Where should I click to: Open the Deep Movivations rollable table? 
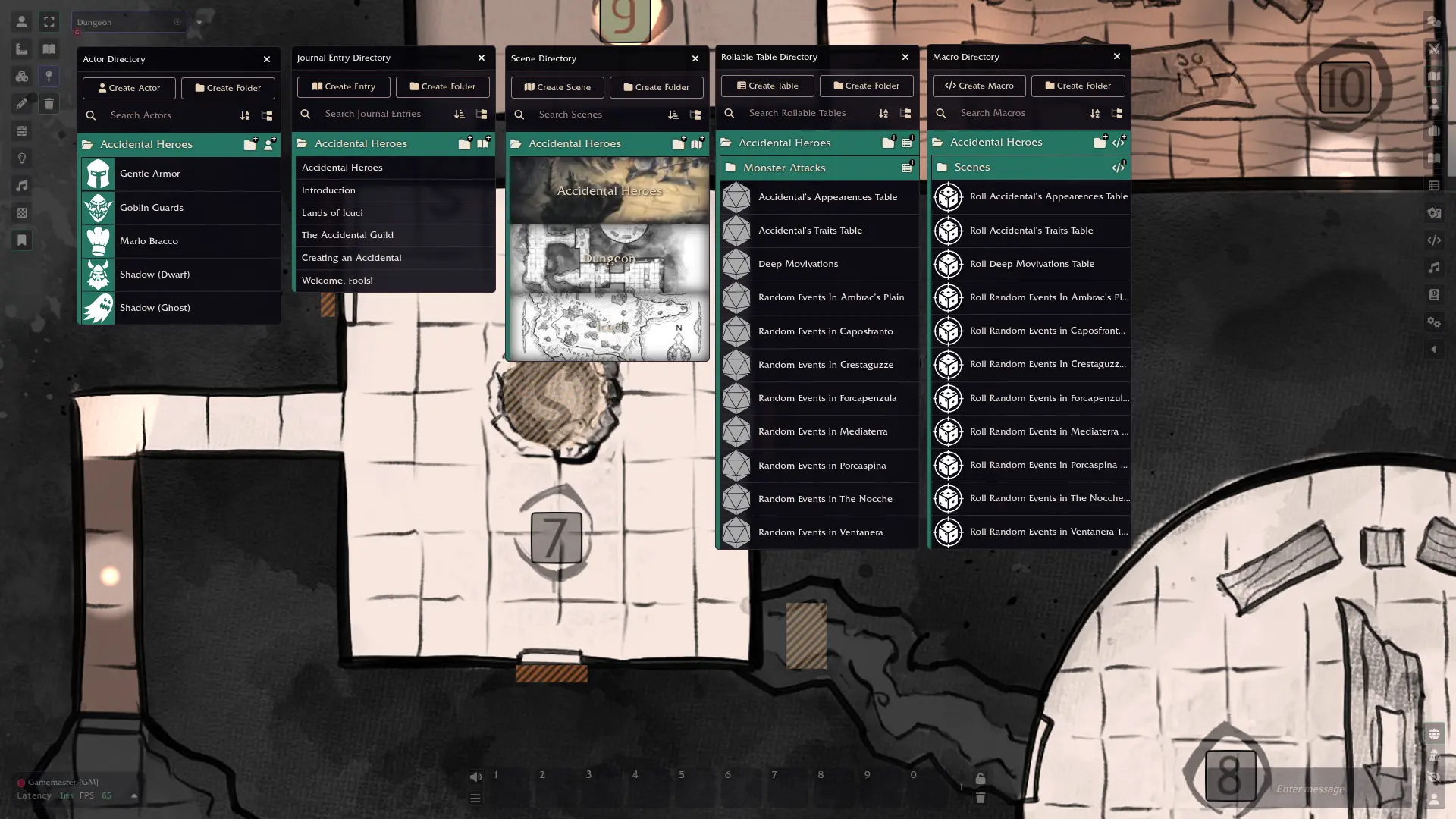click(798, 264)
